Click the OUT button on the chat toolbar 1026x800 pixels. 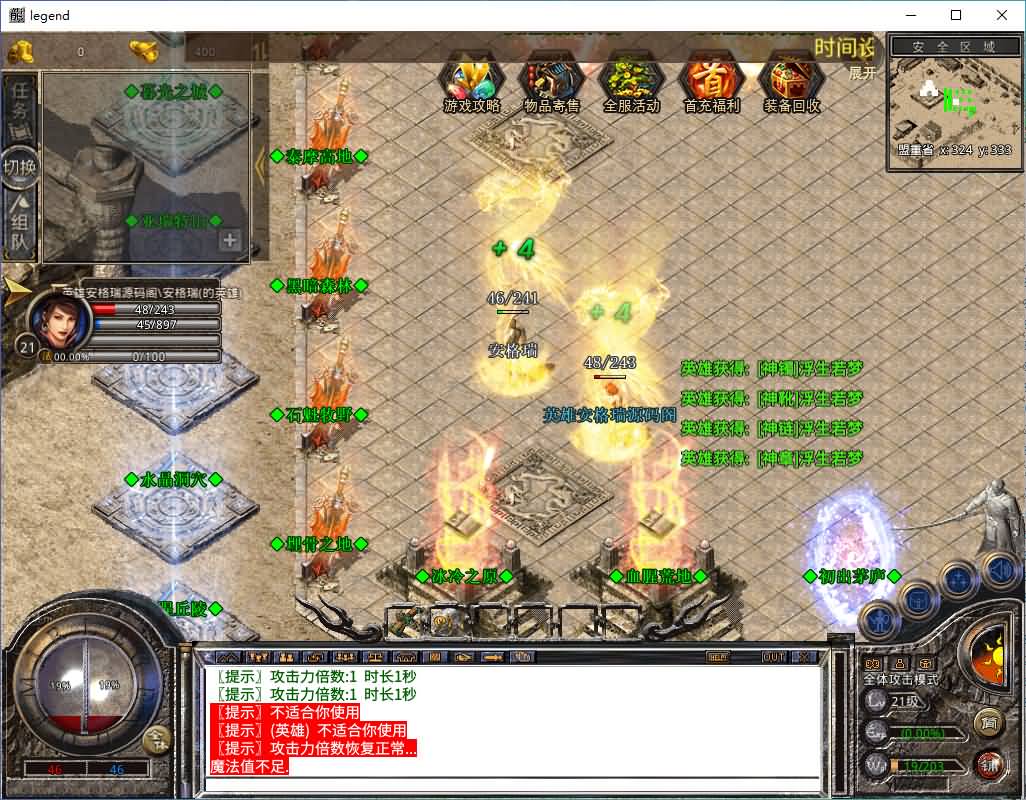coord(774,657)
